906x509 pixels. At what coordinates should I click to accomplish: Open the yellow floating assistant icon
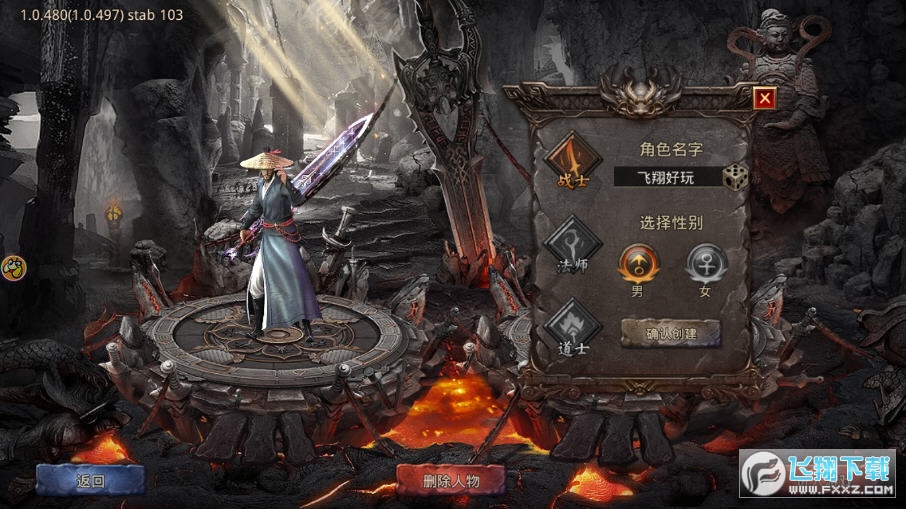coord(14,267)
